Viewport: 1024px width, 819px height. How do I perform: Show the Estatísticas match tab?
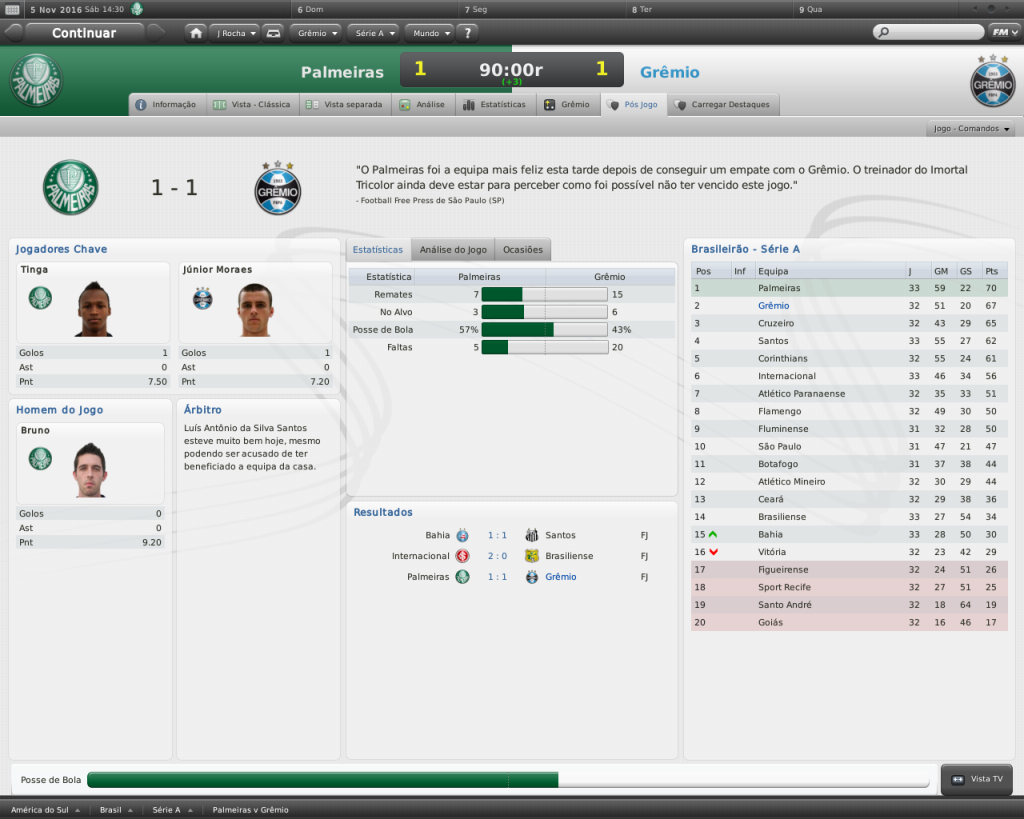[494, 104]
